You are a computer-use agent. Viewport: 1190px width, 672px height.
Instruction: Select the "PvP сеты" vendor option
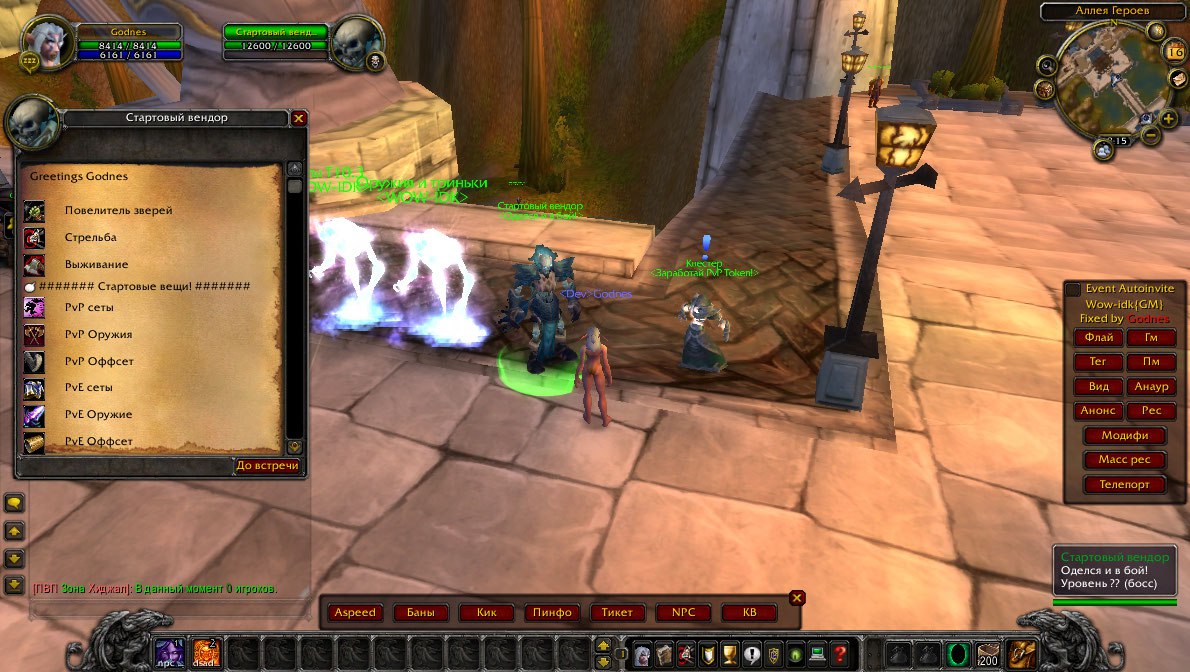[x=89, y=308]
